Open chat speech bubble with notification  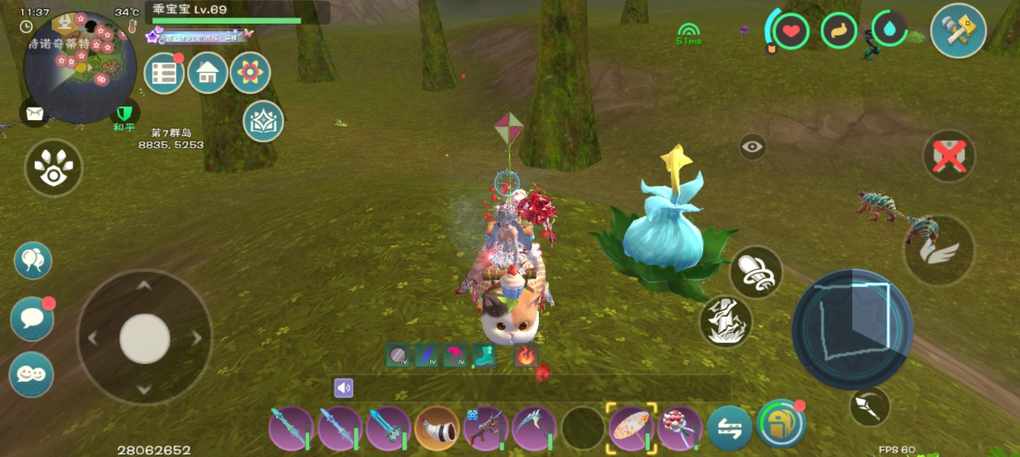(31, 319)
